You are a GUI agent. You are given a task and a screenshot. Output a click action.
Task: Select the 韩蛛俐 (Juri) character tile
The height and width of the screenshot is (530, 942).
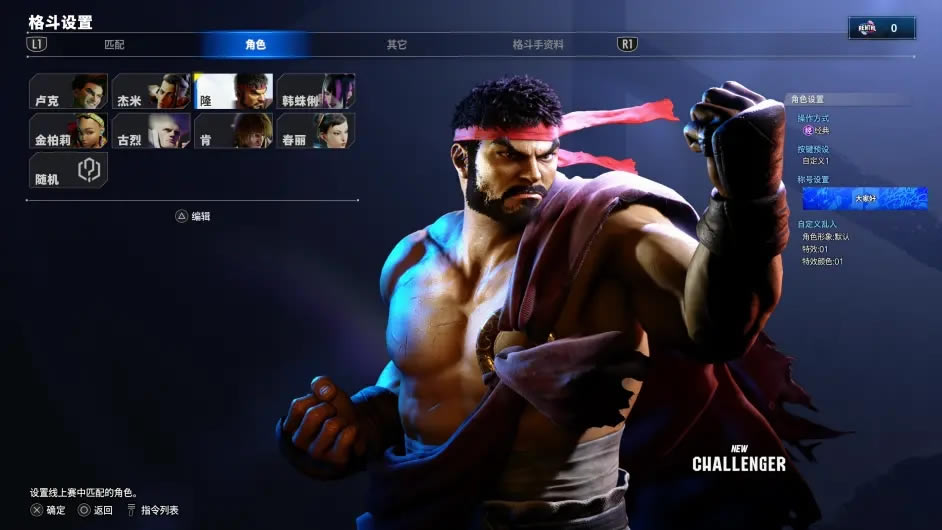click(x=316, y=92)
